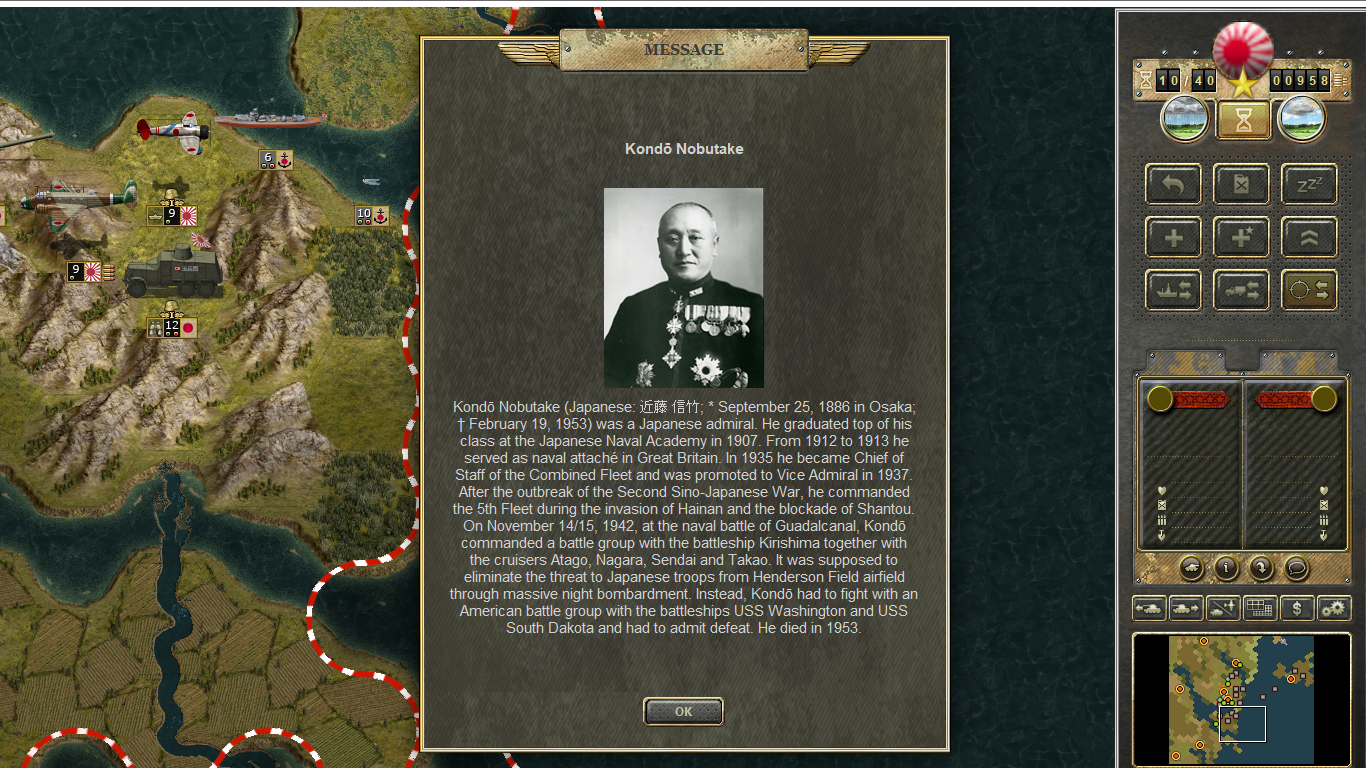Select previous unit with left-arrow tank
1366x768 pixels.
click(x=1148, y=608)
